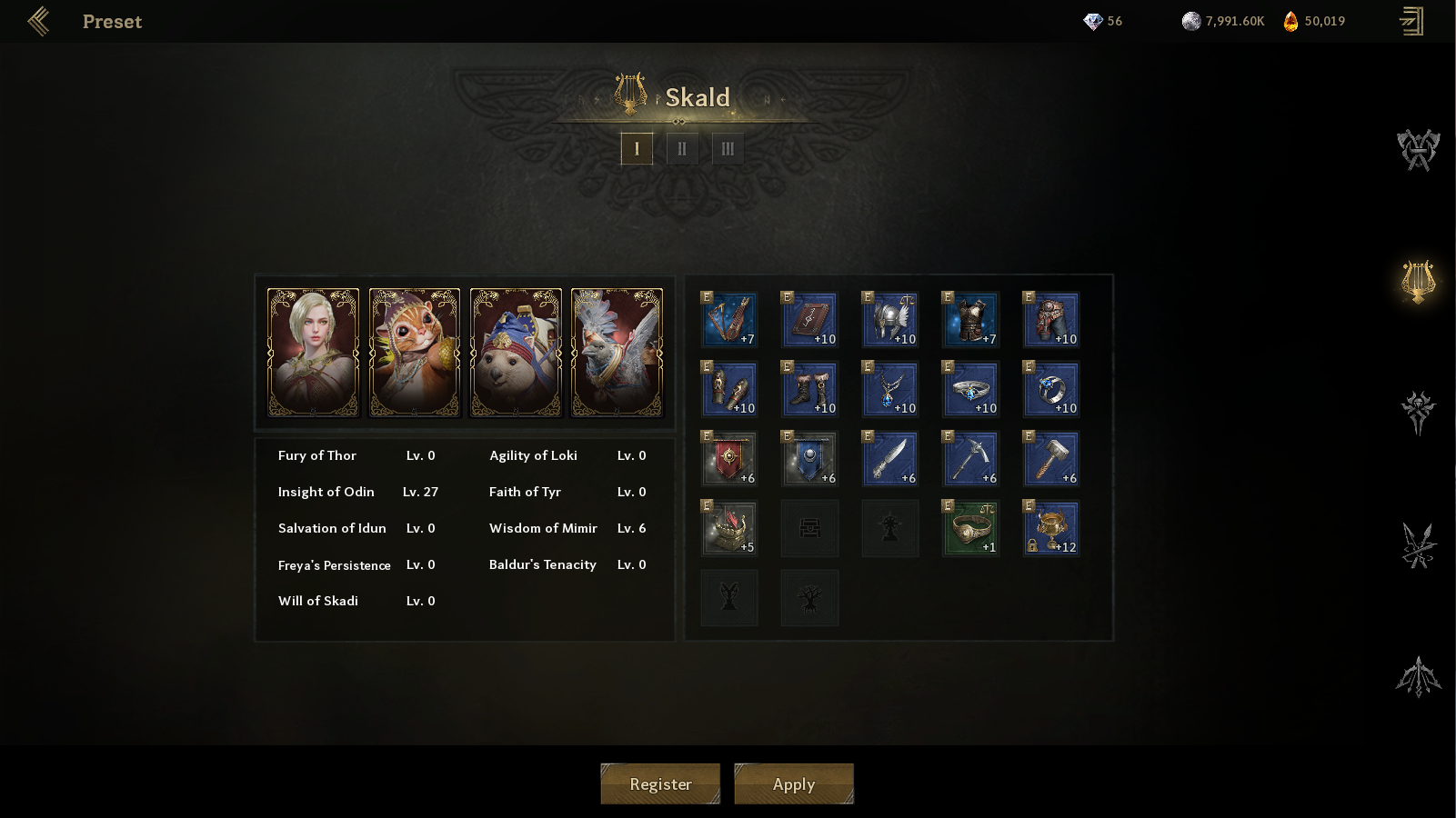Open the side menu in top-right corner
Viewport: 1456px width, 818px height.
pyautogui.click(x=1411, y=21)
